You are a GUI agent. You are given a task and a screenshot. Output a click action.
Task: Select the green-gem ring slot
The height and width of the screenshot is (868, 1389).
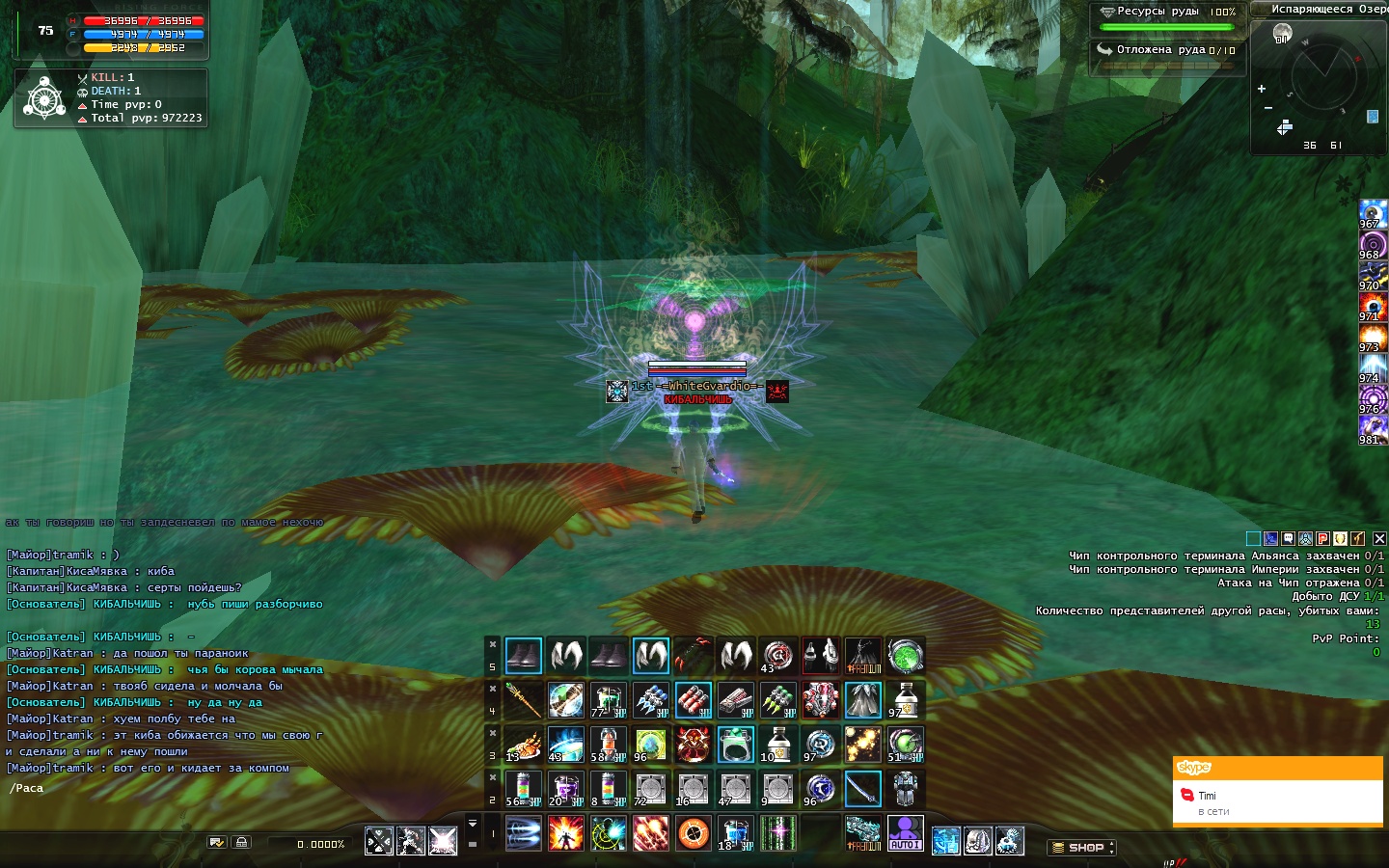coord(735,745)
